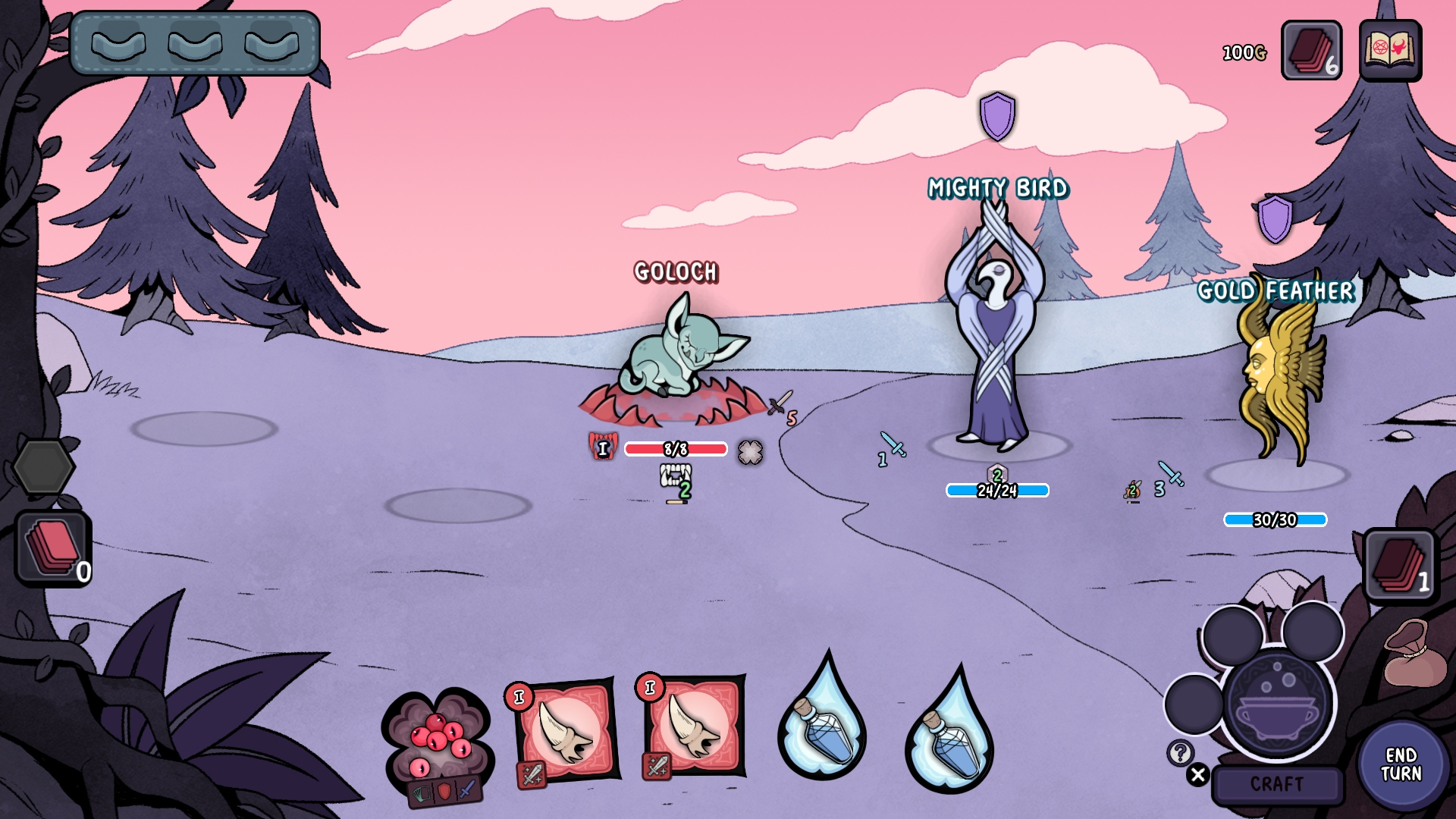The width and height of the screenshot is (1456, 819).
Task: View the deck showing 6 cards
Action: pyautogui.click(x=1311, y=51)
